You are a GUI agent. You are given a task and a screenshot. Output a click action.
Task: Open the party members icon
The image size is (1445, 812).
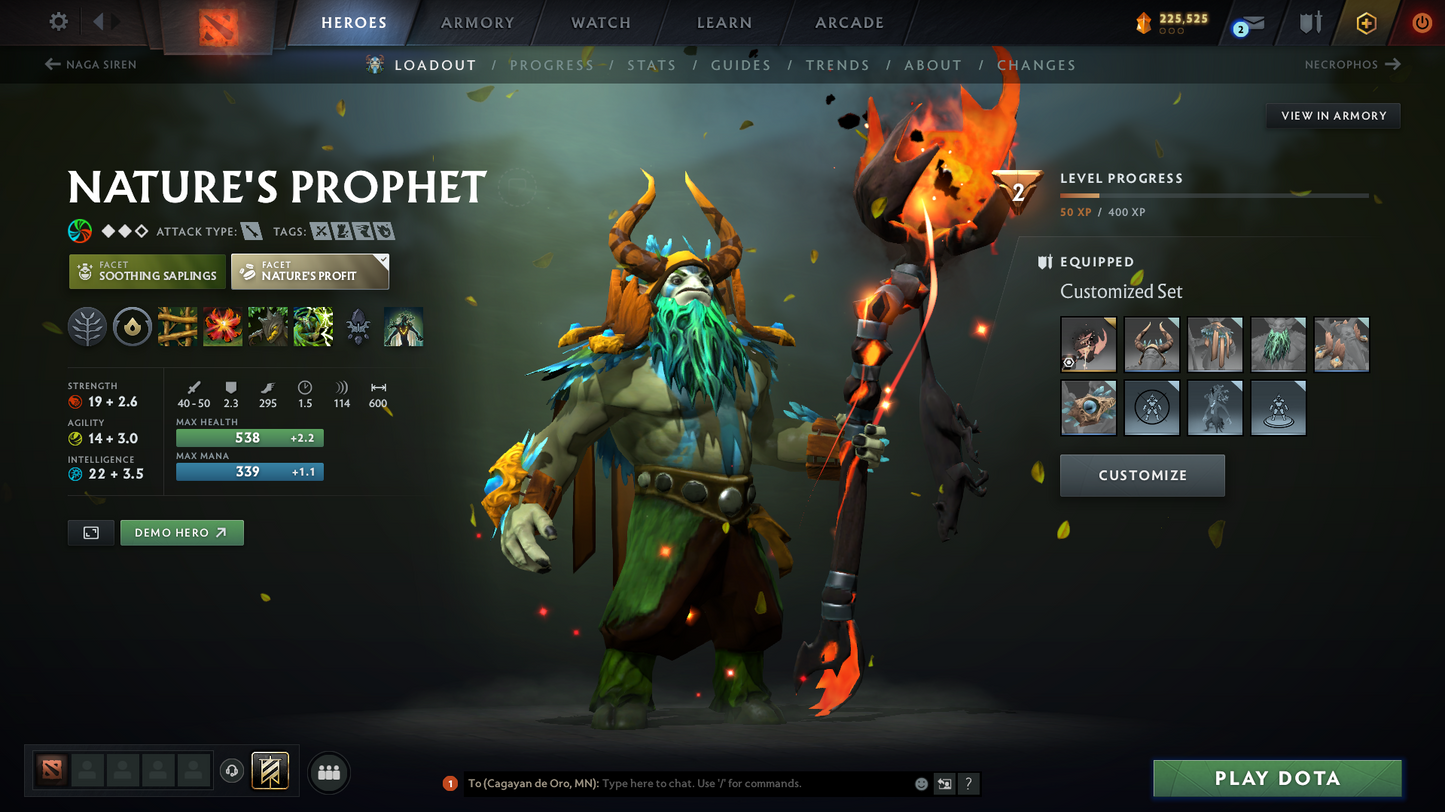[x=329, y=772]
